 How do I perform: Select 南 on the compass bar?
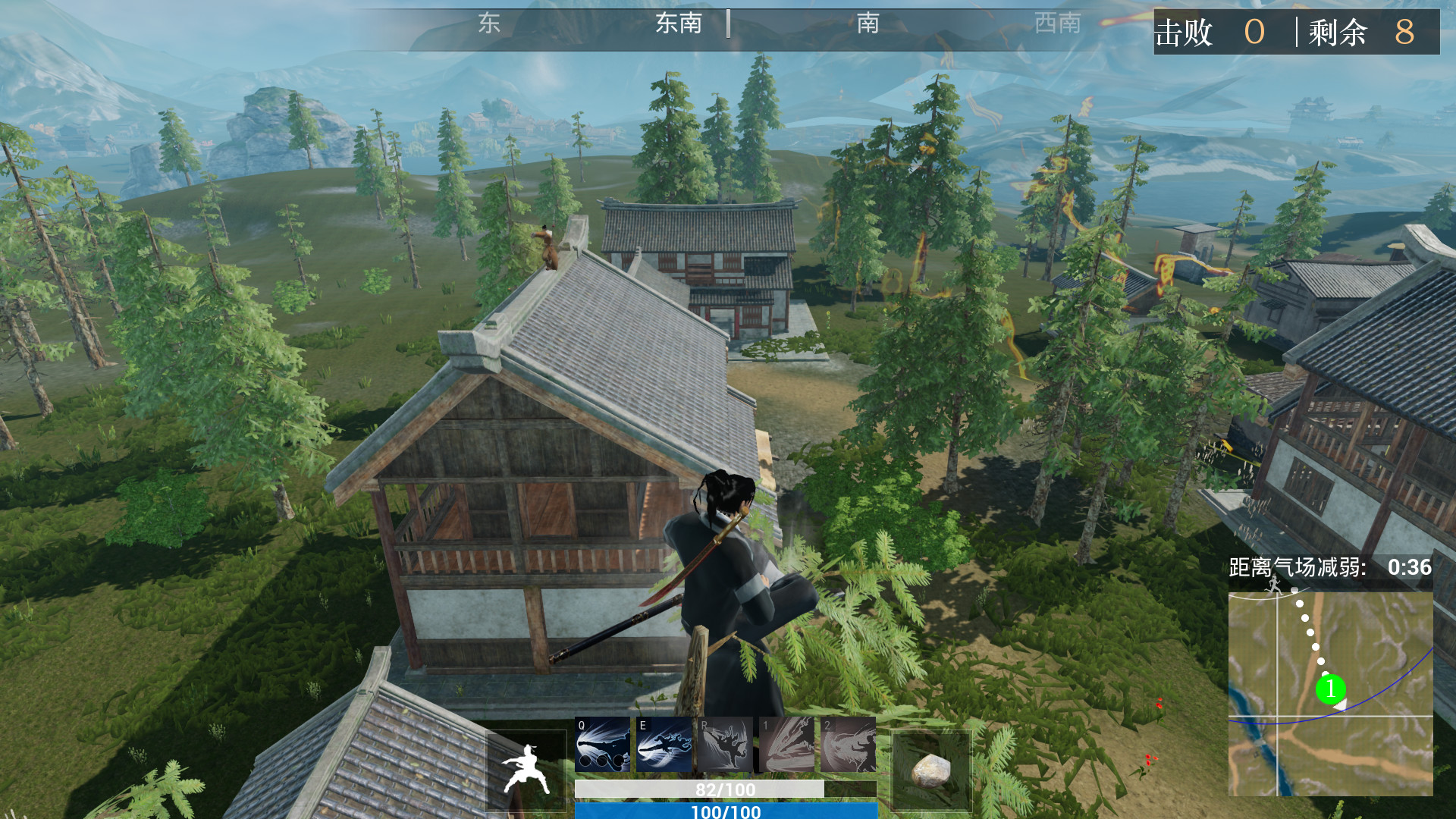click(x=867, y=23)
